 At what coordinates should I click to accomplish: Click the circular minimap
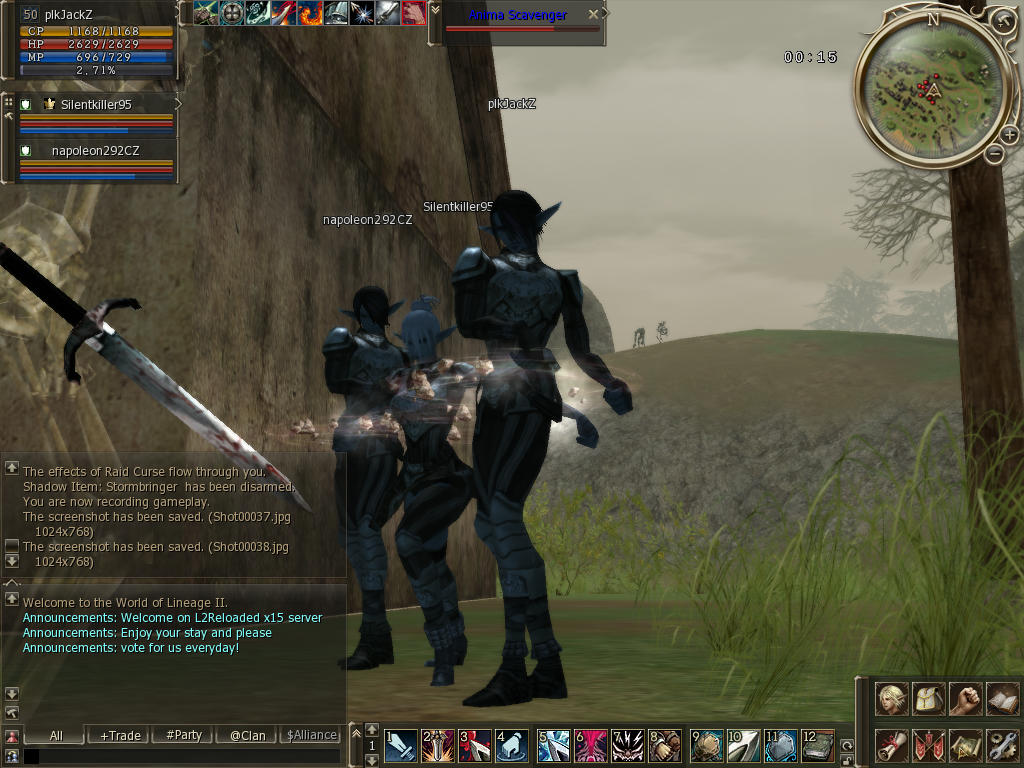coord(932,88)
